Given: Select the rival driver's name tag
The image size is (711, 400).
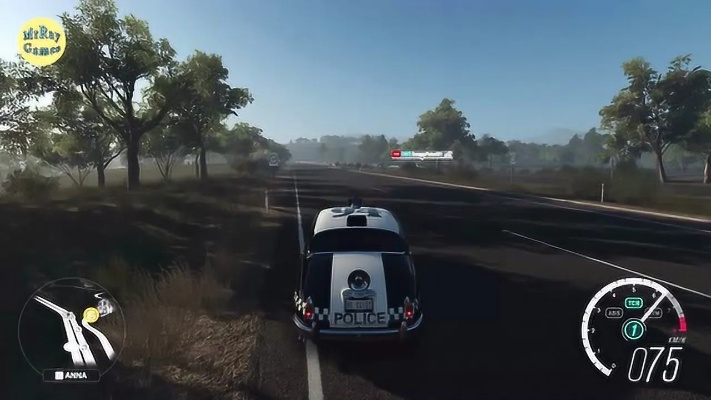Looking at the screenshot, I should click(422, 154).
